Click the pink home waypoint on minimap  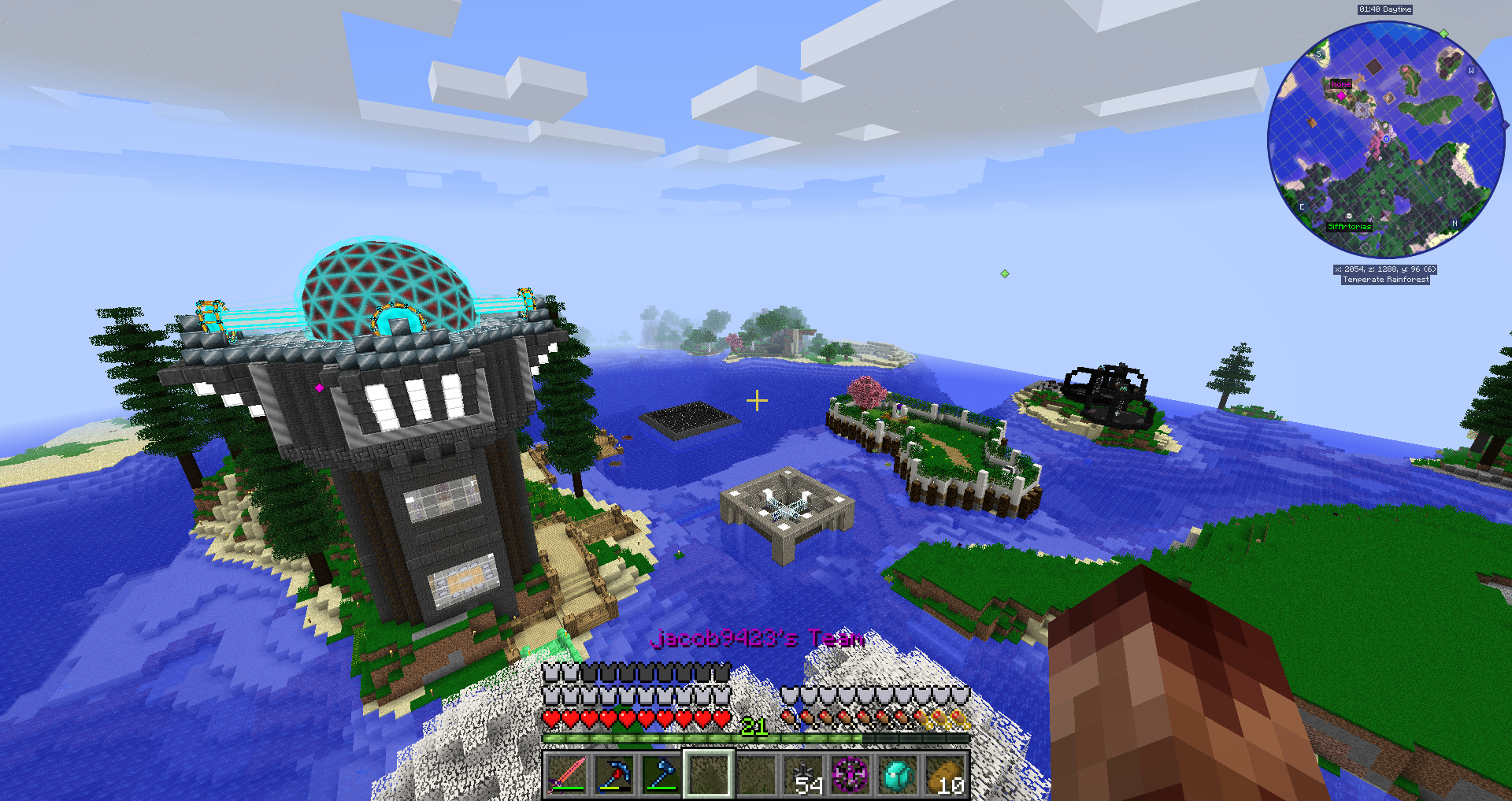coord(1341,95)
